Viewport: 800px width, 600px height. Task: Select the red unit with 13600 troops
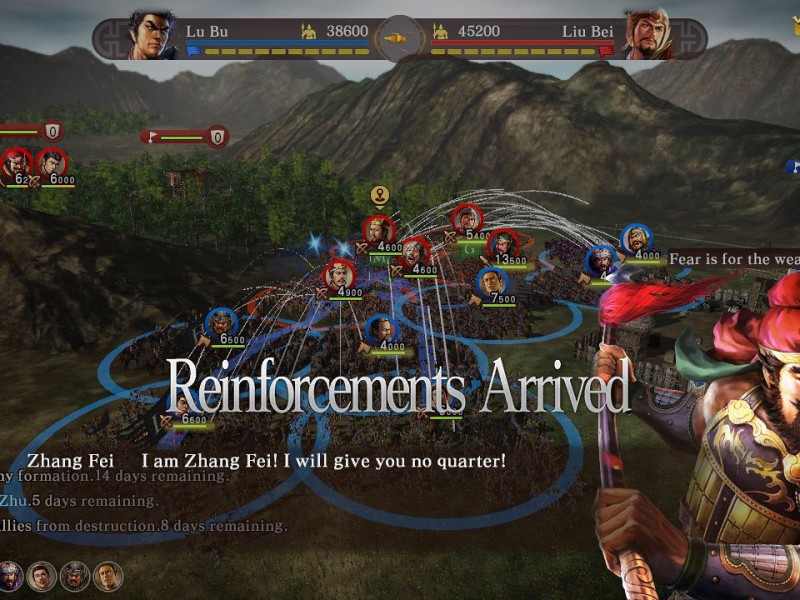coord(504,245)
